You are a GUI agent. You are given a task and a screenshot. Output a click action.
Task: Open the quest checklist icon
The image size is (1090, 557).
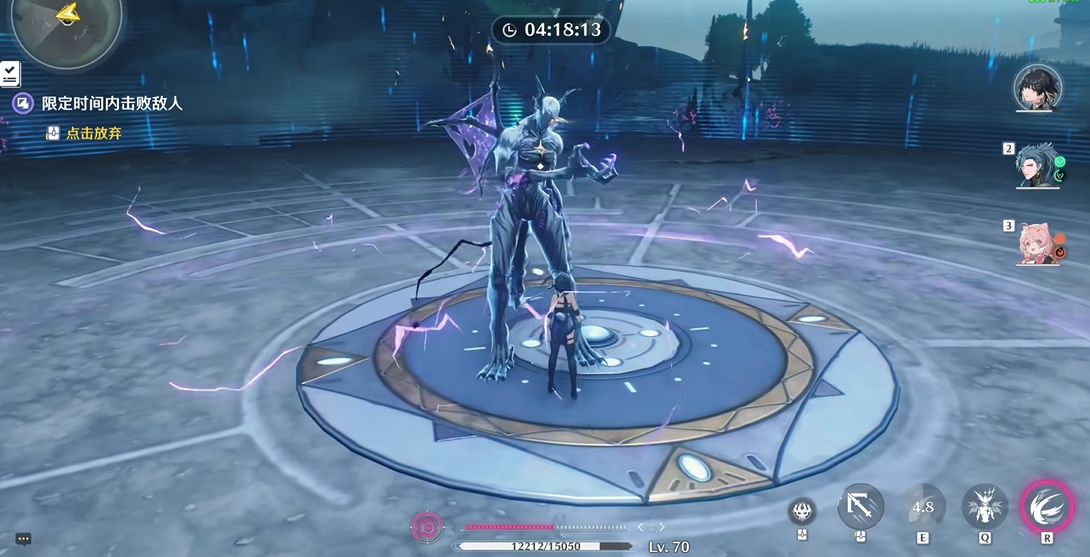pyautogui.click(x=9, y=73)
